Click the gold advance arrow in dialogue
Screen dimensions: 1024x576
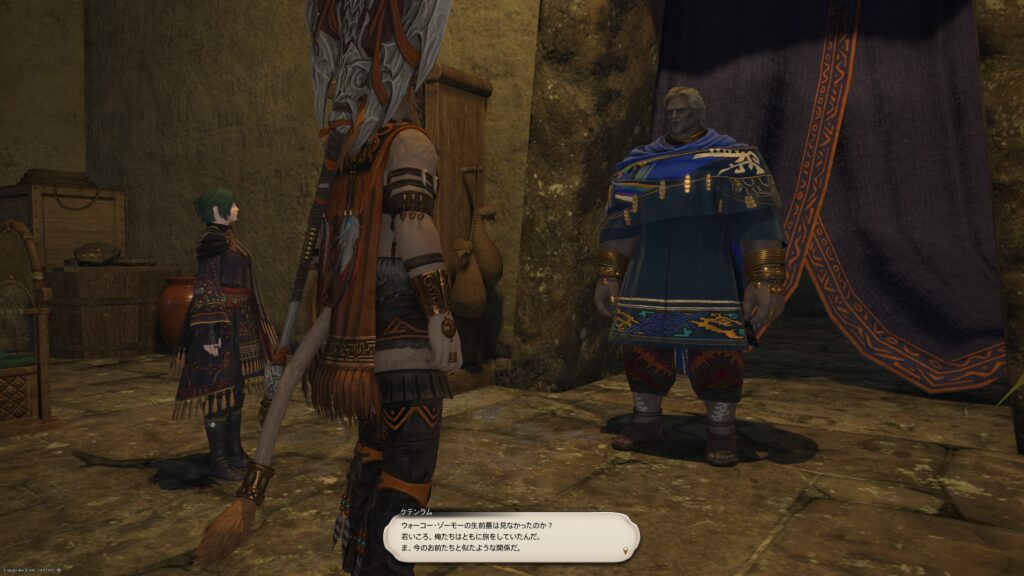click(626, 550)
